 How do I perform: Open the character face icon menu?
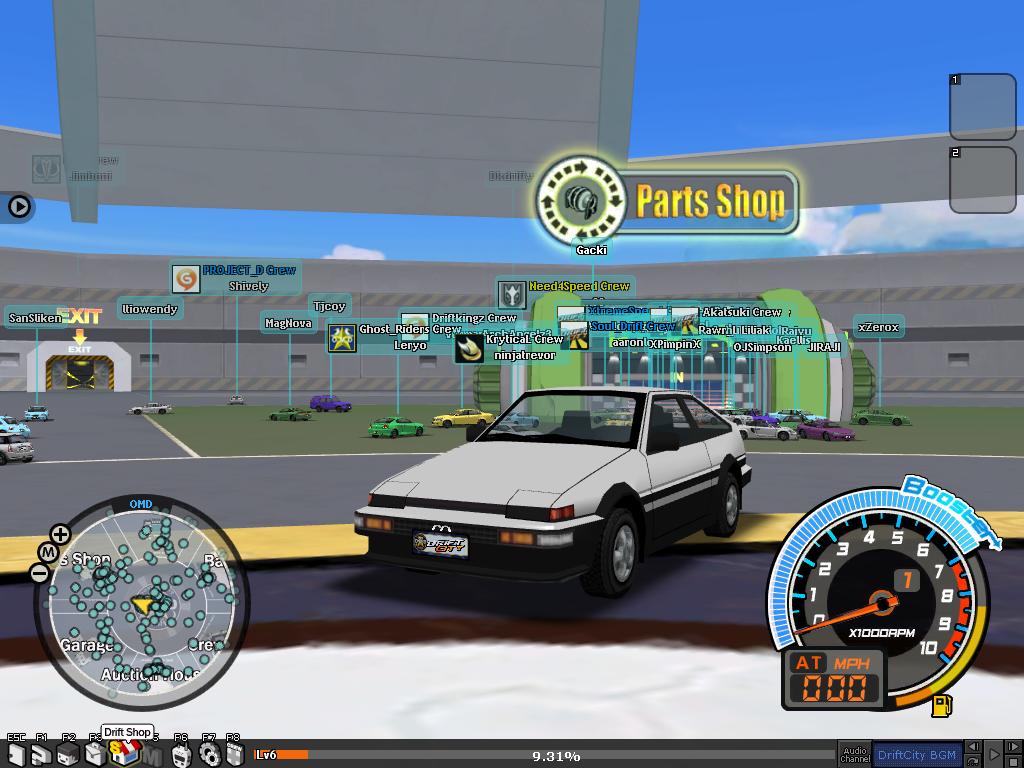point(68,755)
